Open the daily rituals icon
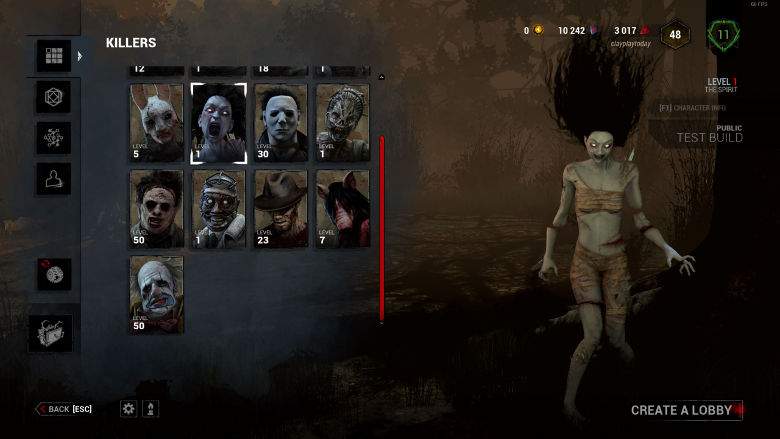 pyautogui.click(x=54, y=274)
